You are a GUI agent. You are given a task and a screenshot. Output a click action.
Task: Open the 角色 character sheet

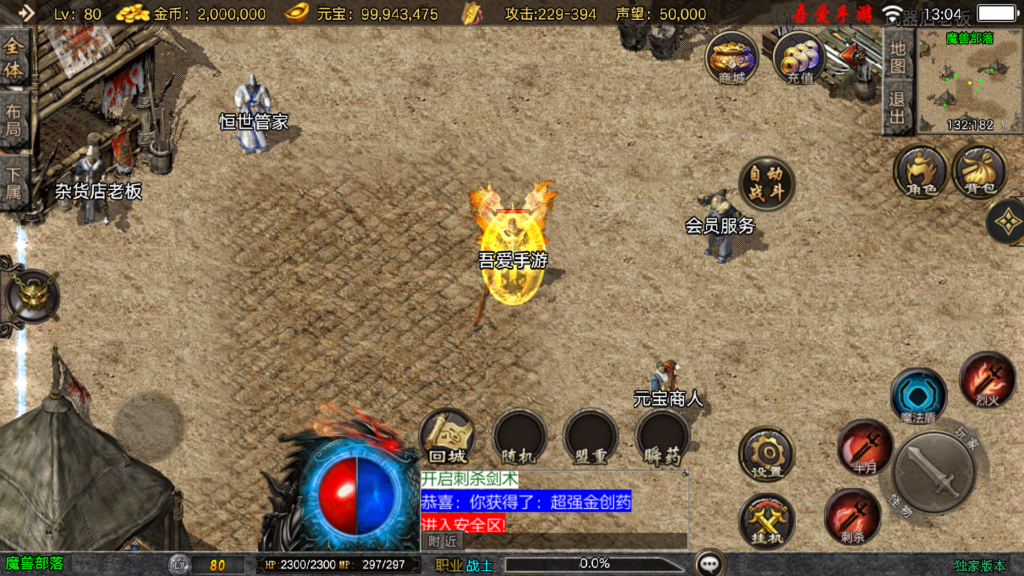920,171
